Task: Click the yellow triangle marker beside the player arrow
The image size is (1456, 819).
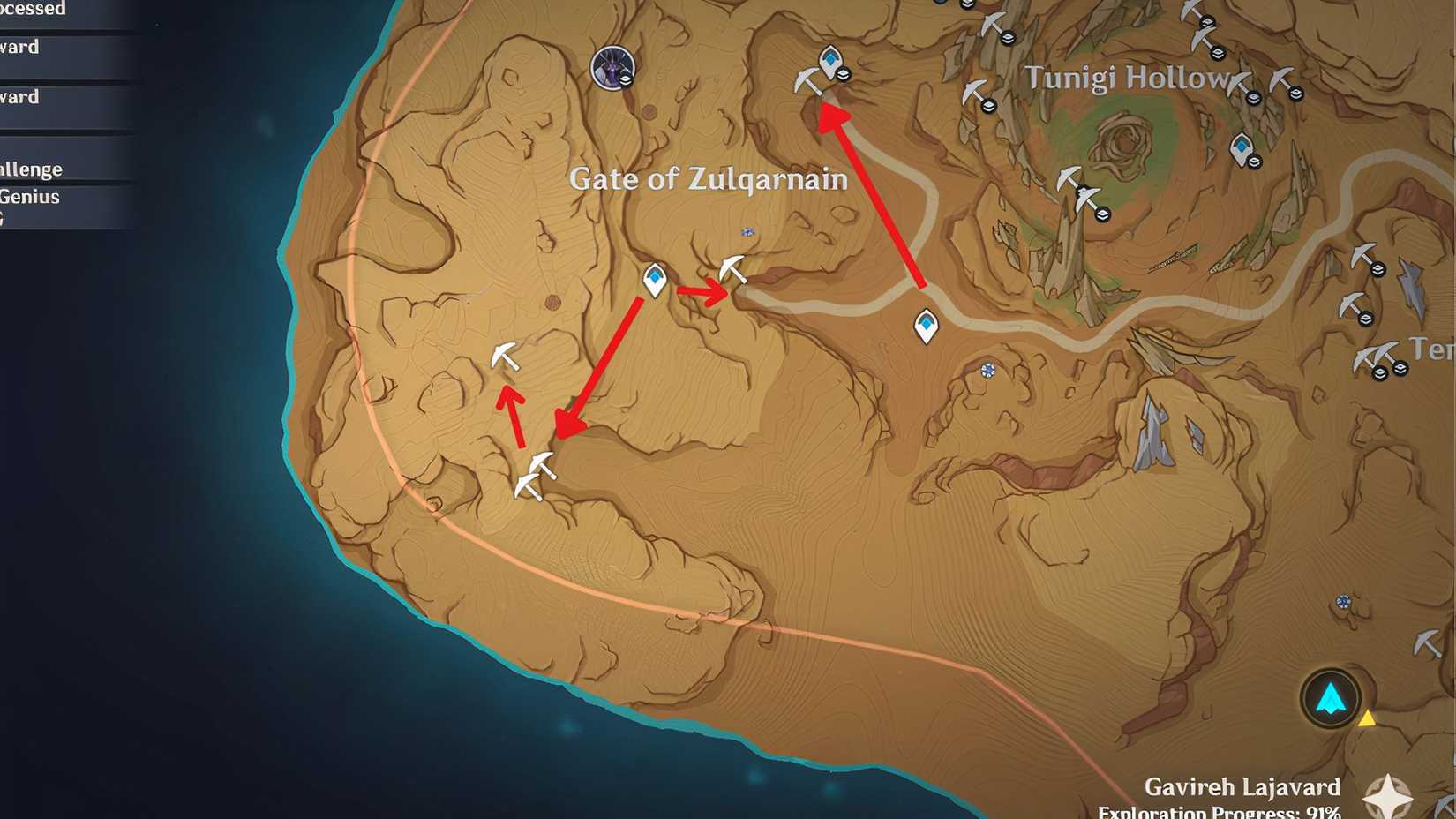Action: 1369,719
